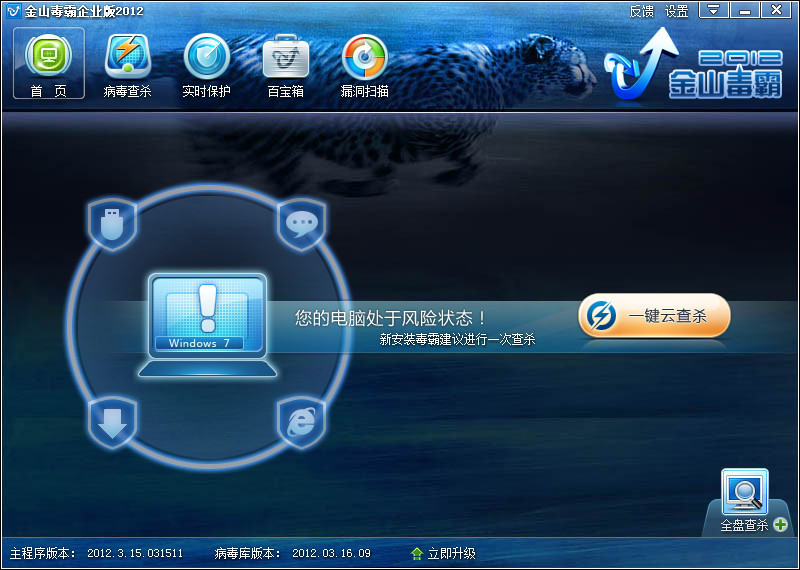800x570 pixels.
Task: Open the 设置 settings link
Action: [x=677, y=11]
